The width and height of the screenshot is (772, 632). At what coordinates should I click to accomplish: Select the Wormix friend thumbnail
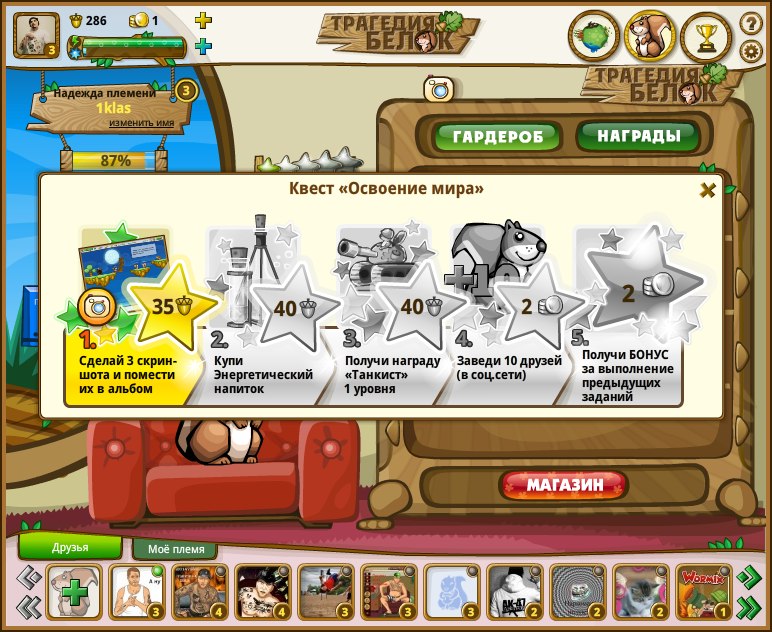pos(703,591)
